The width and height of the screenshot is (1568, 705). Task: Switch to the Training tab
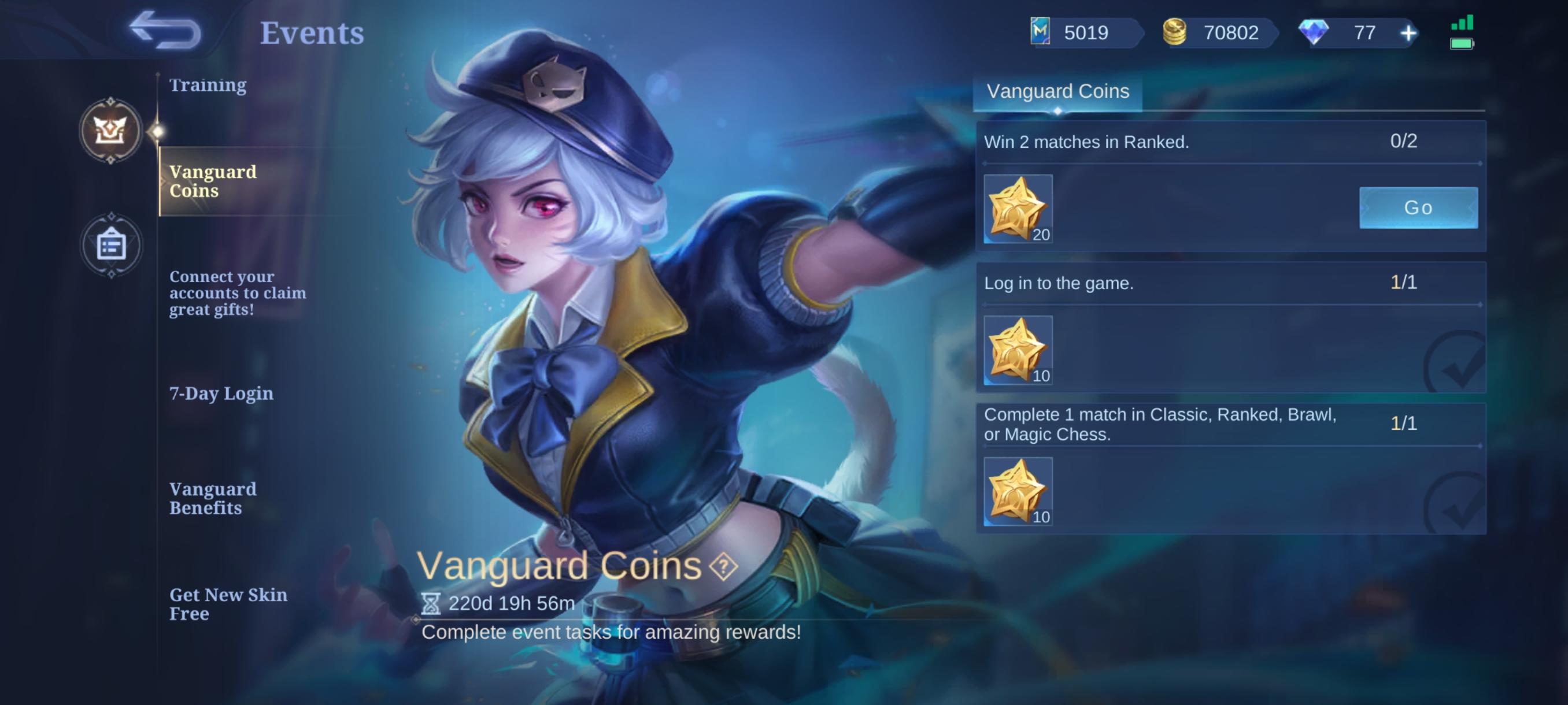pyautogui.click(x=208, y=85)
